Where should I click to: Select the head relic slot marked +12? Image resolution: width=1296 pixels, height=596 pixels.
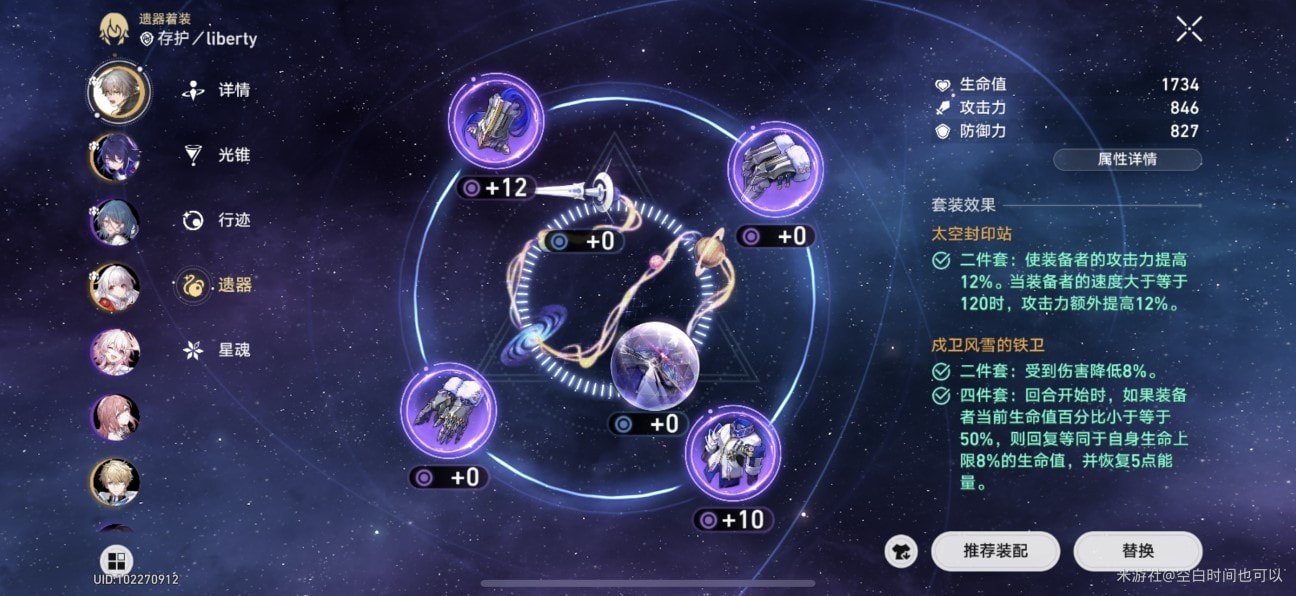(496, 121)
